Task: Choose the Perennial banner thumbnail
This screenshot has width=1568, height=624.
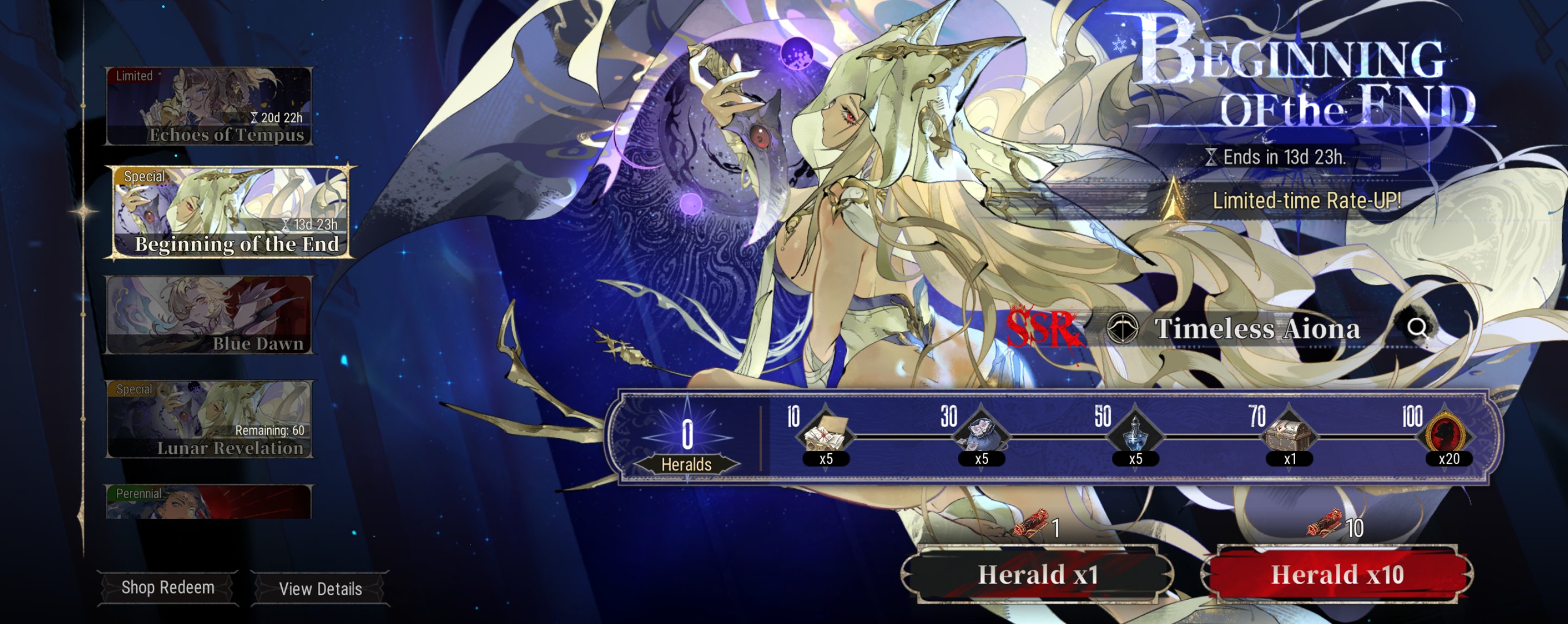Action: point(209,502)
